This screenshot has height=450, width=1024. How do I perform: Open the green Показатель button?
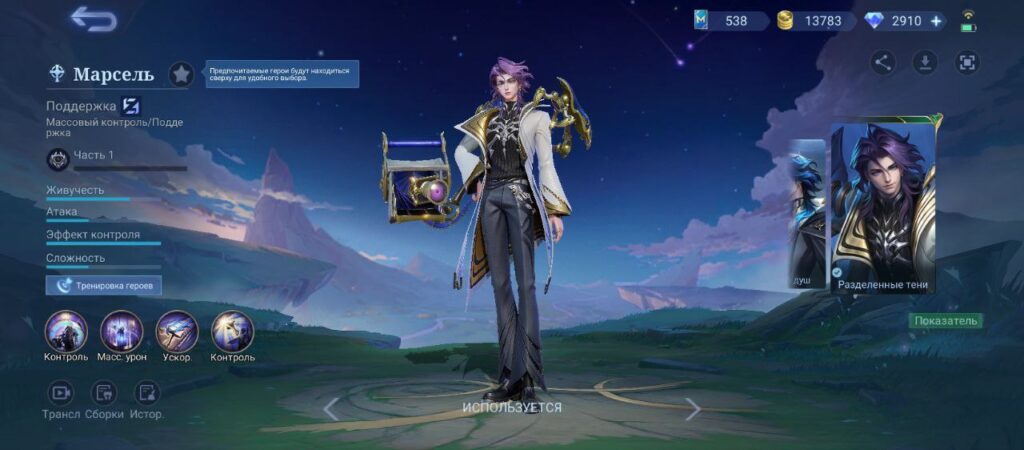pos(945,321)
